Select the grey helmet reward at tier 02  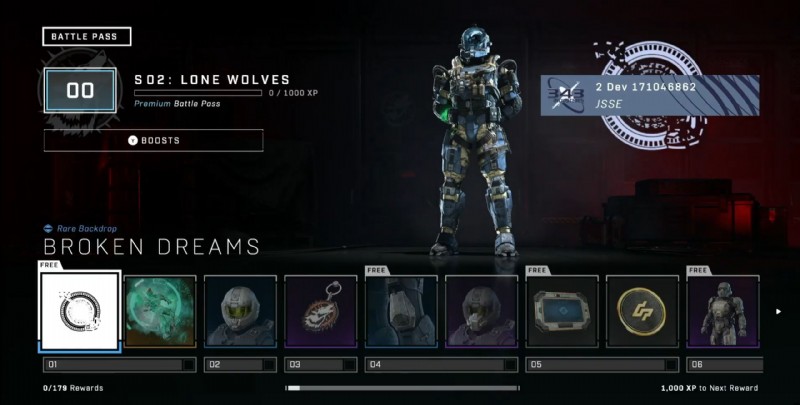tap(240, 311)
